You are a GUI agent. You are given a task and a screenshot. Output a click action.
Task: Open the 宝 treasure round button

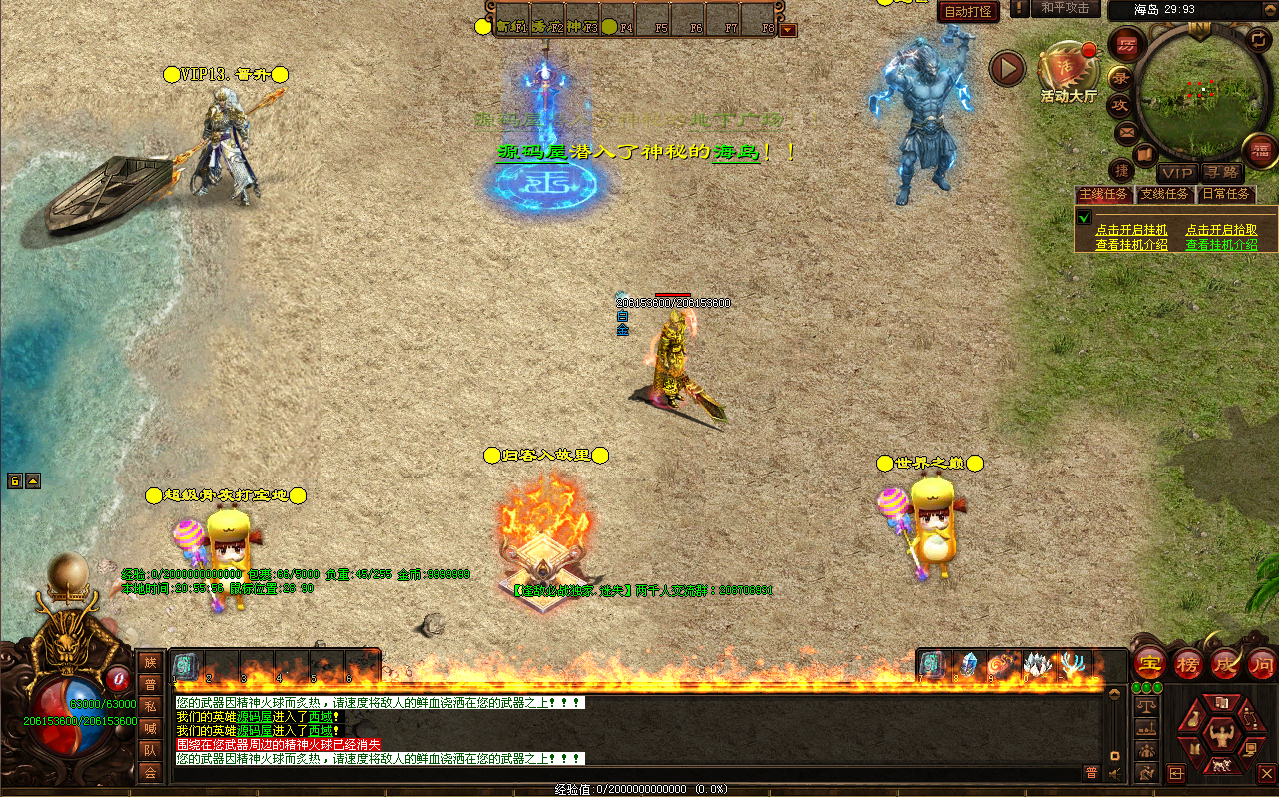1150,663
